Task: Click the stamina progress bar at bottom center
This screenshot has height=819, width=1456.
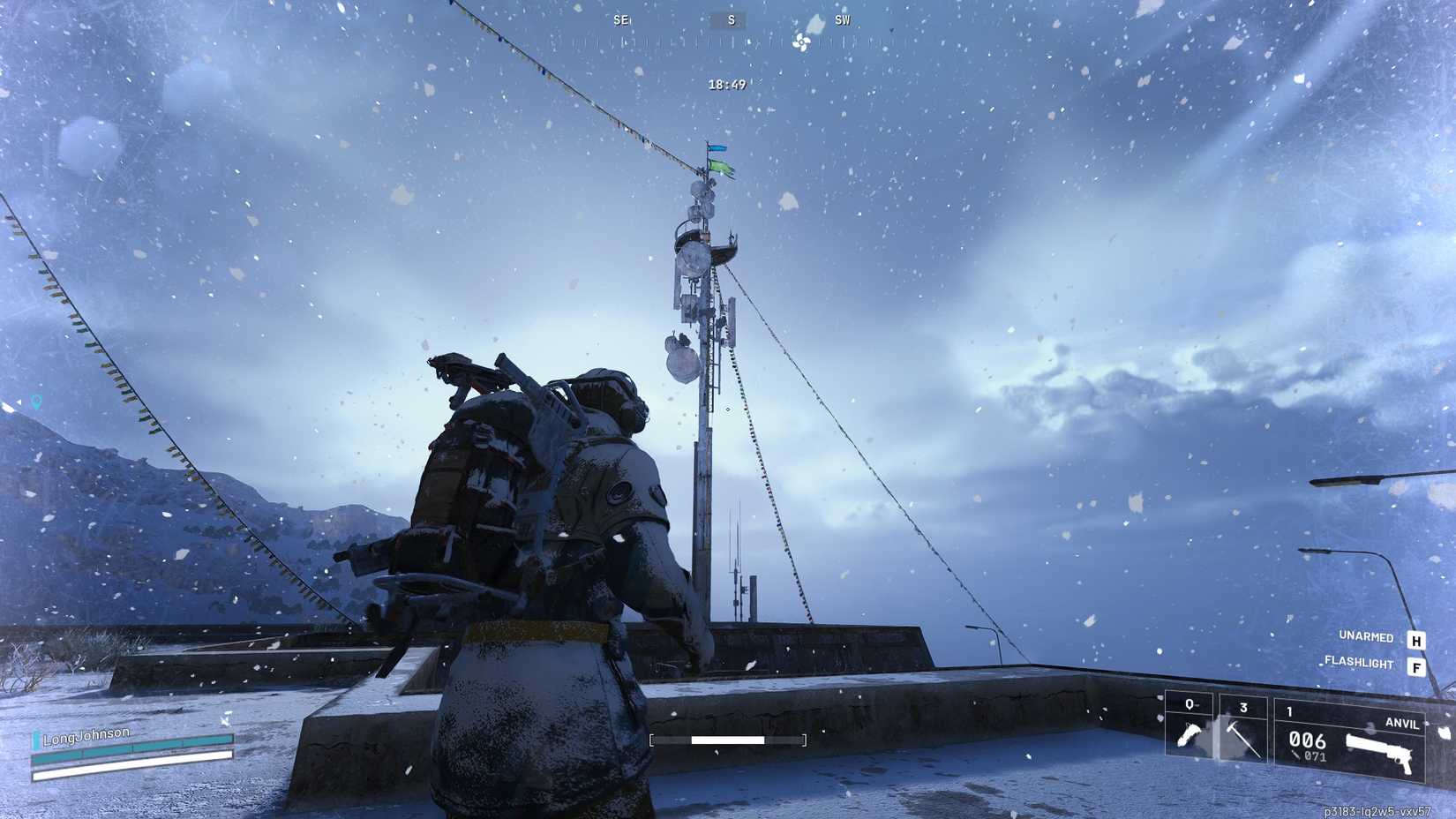Action: tap(730, 738)
